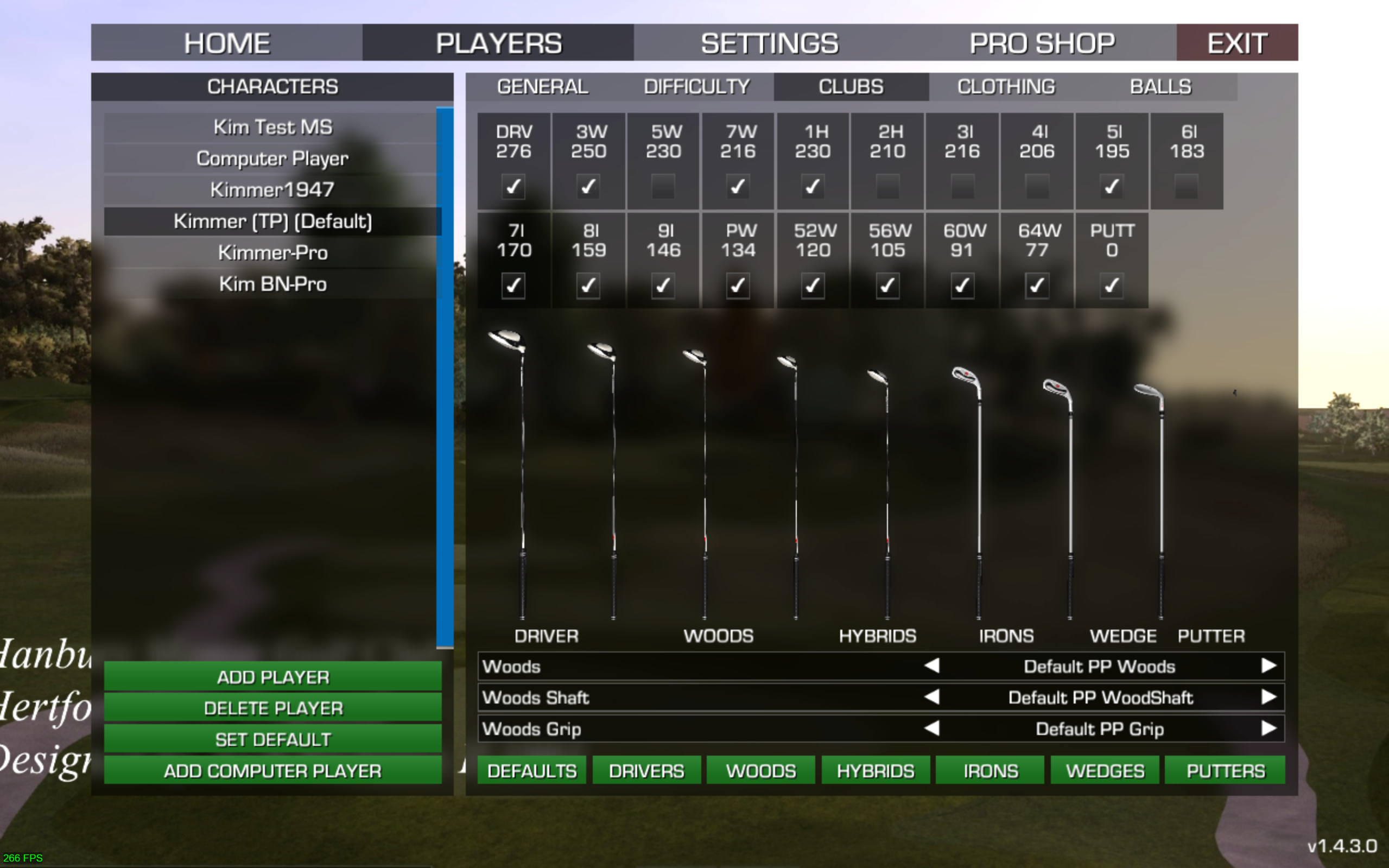Delete the selected player
Screen dimensions: 1389x868
pyautogui.click(x=272, y=708)
